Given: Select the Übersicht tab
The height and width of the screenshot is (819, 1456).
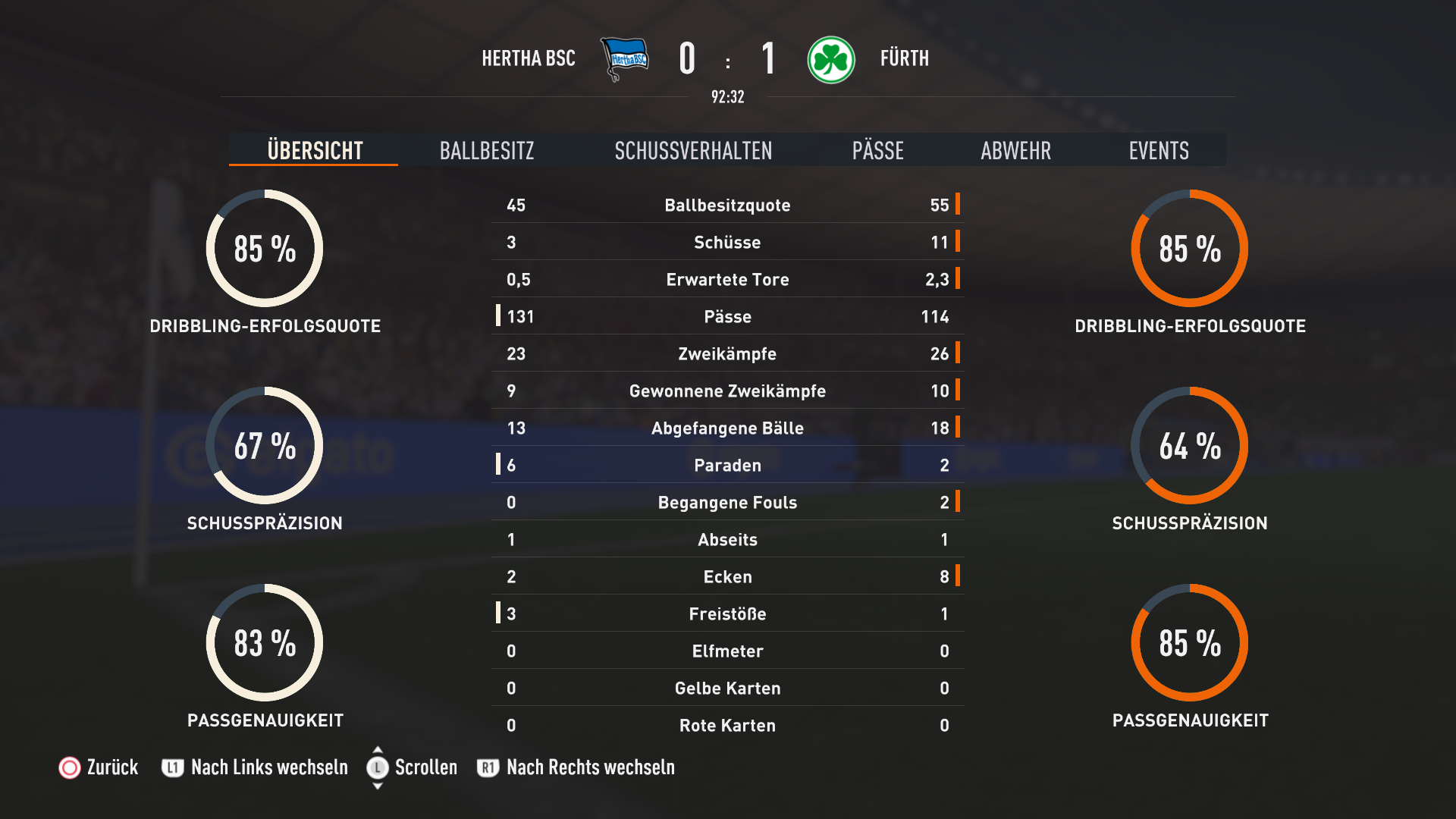Looking at the screenshot, I should point(315,150).
